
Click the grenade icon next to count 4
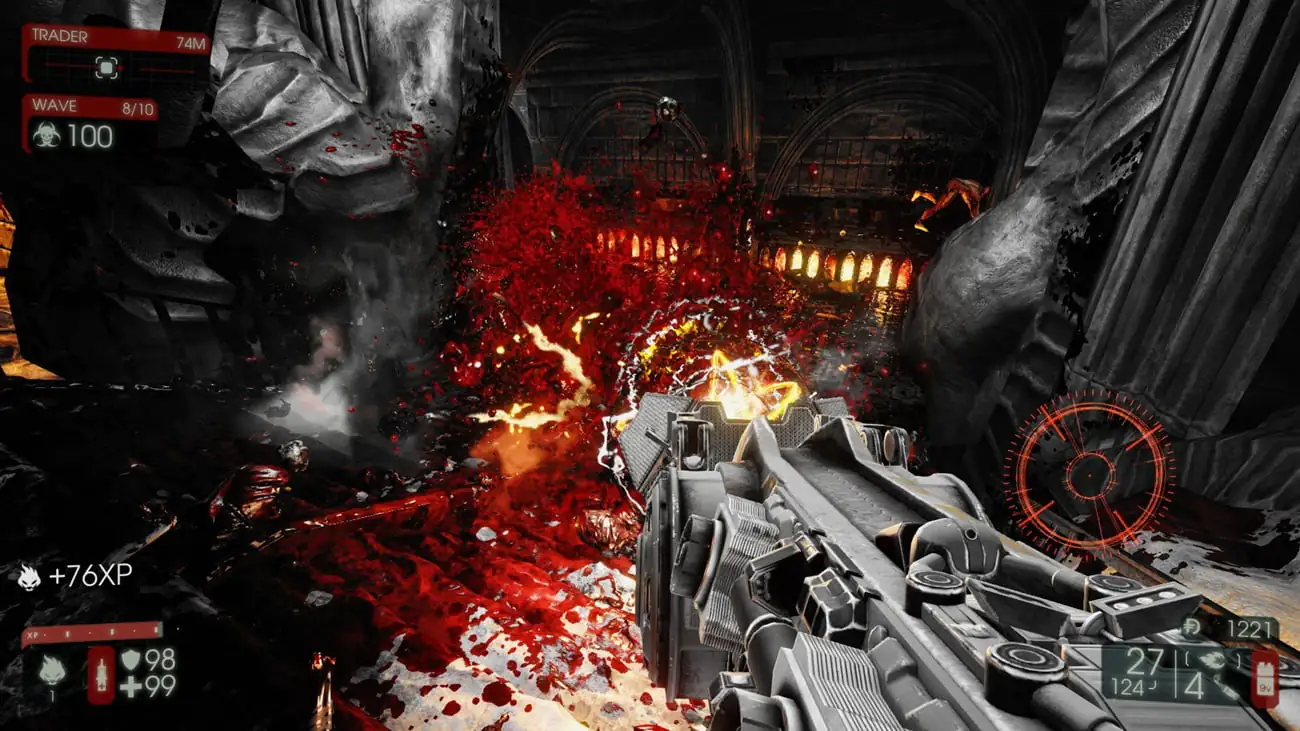pyautogui.click(x=1212, y=659)
